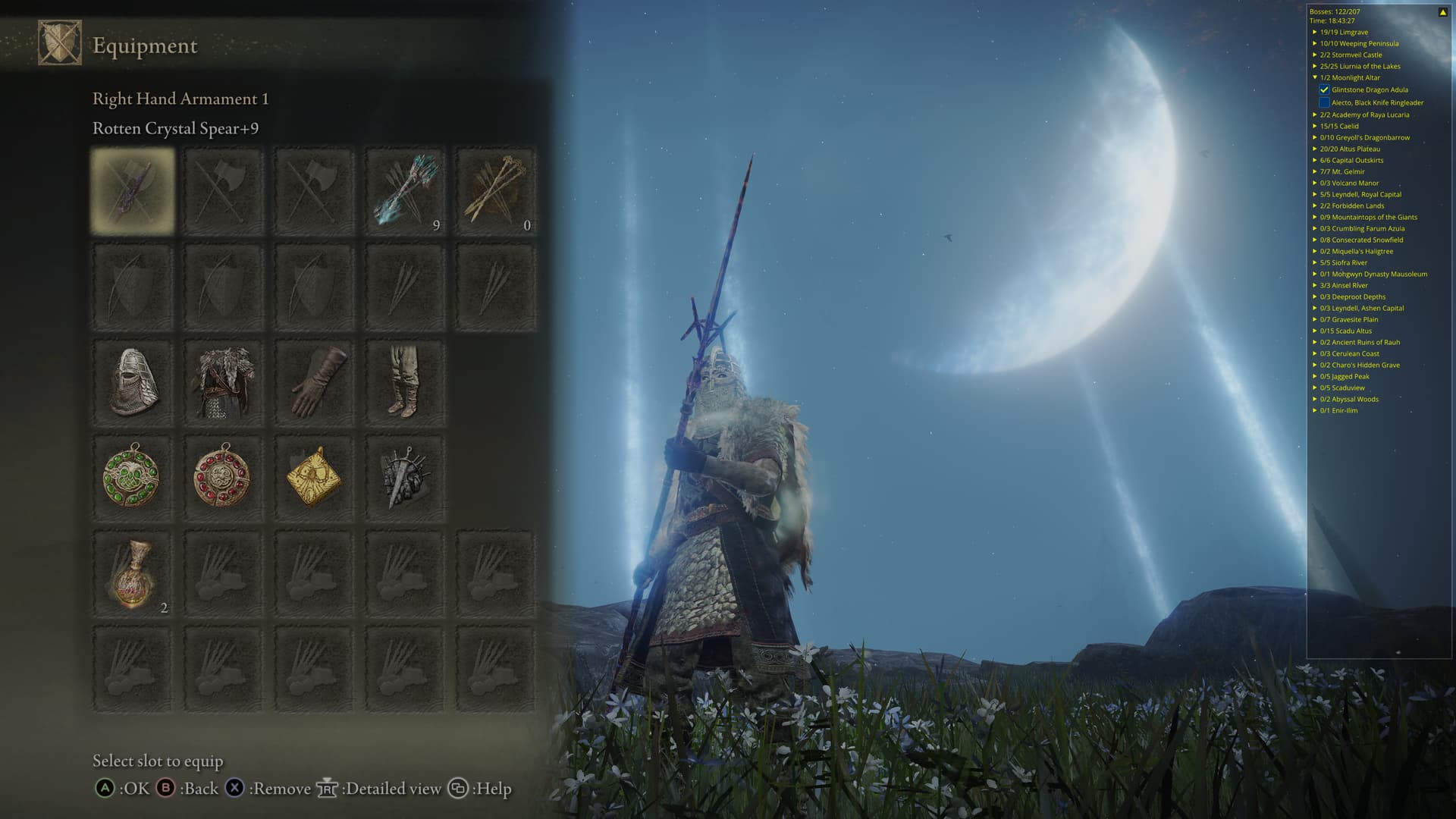Image resolution: width=1456 pixels, height=819 pixels.
Task: Open the flask quick item slot
Action: (x=132, y=574)
